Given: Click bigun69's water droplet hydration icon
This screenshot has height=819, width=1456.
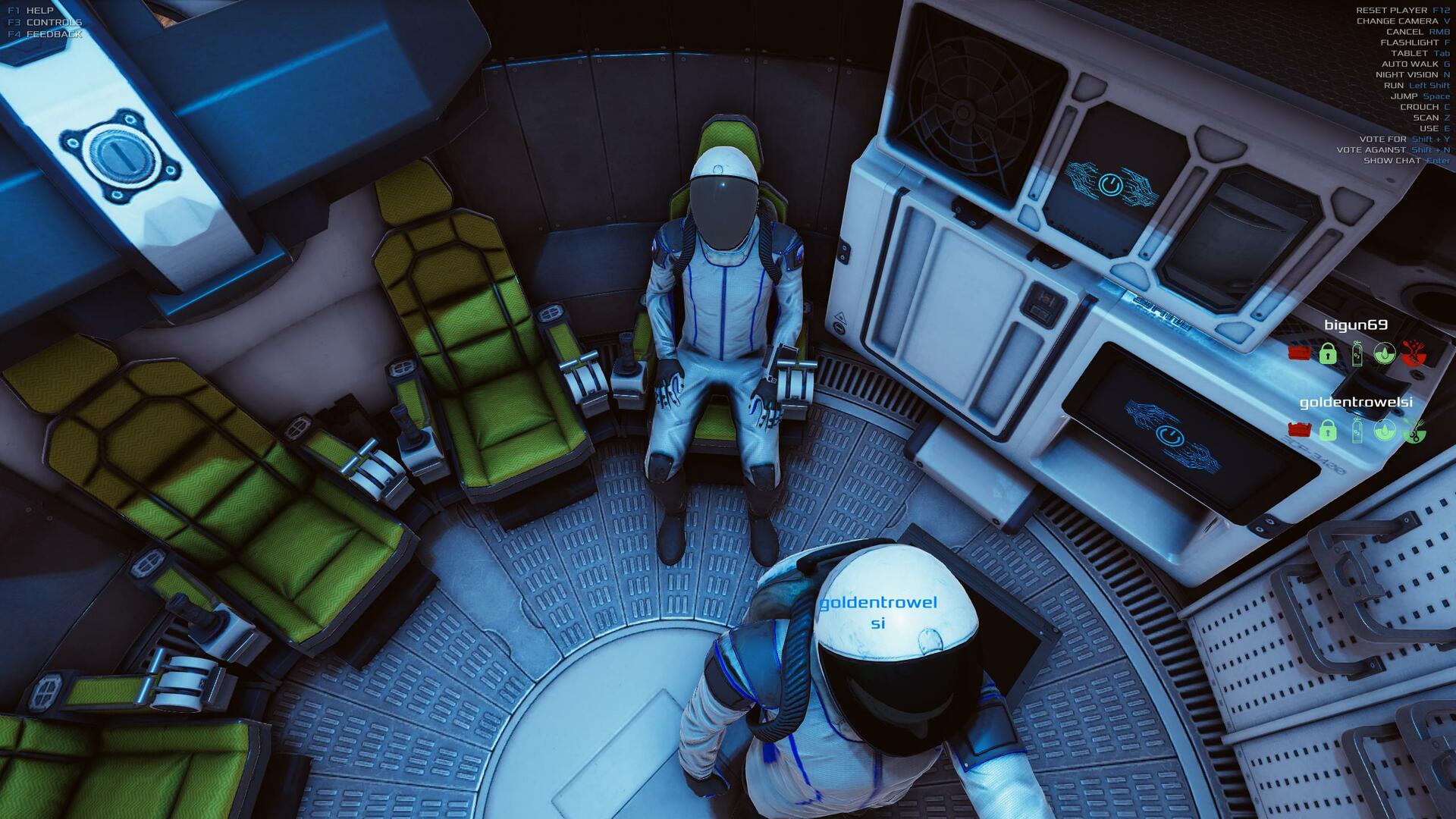Looking at the screenshot, I should pyautogui.click(x=1384, y=353).
